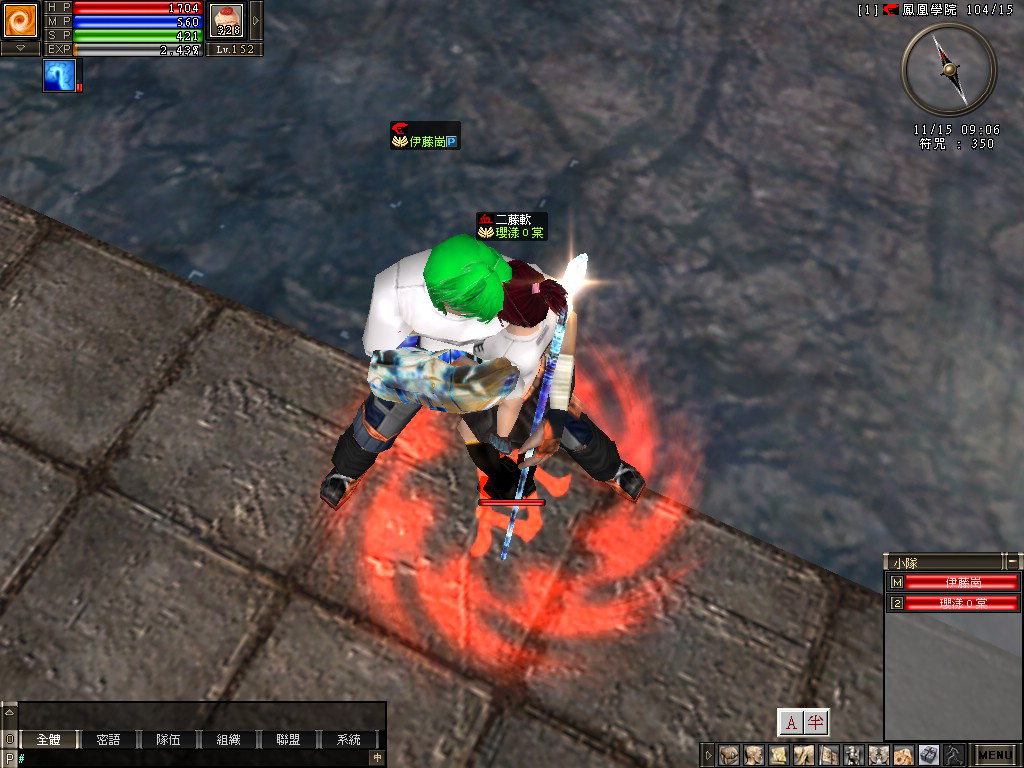
Task: Minimize the 小隊 party panel
Action: pos(1013,561)
